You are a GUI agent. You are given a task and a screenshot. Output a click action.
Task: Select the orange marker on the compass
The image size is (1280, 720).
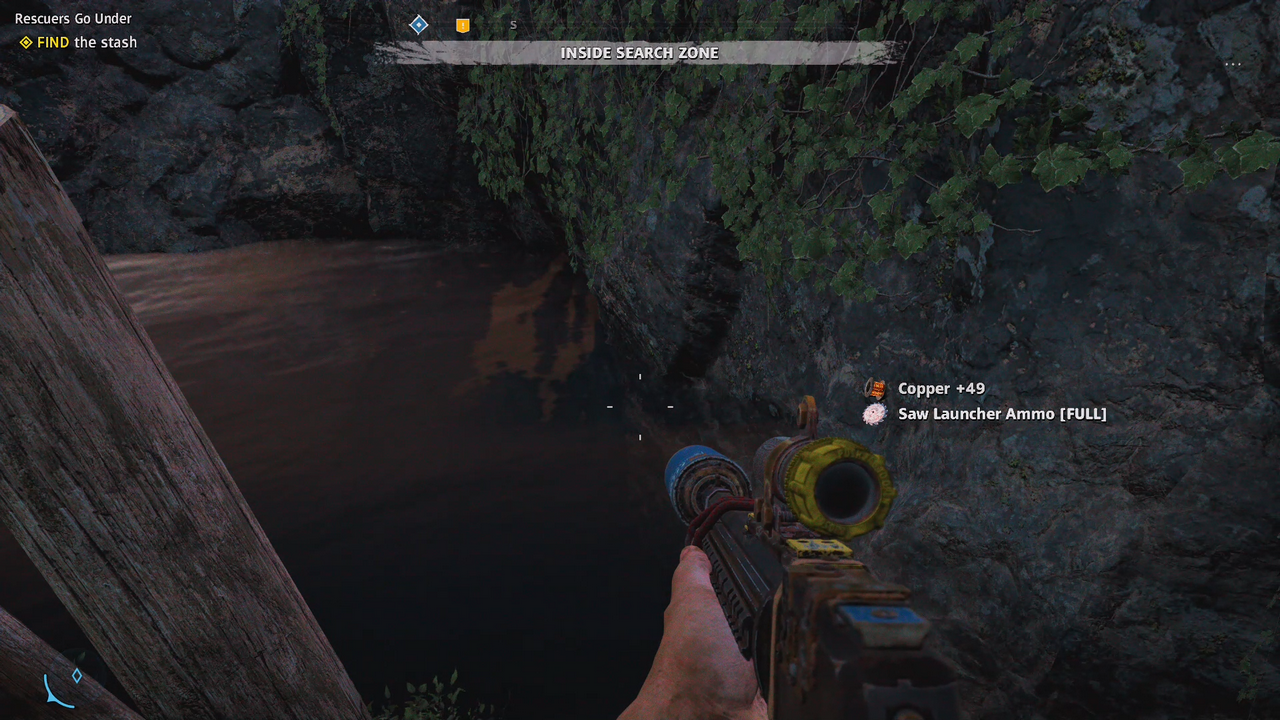(x=462, y=26)
